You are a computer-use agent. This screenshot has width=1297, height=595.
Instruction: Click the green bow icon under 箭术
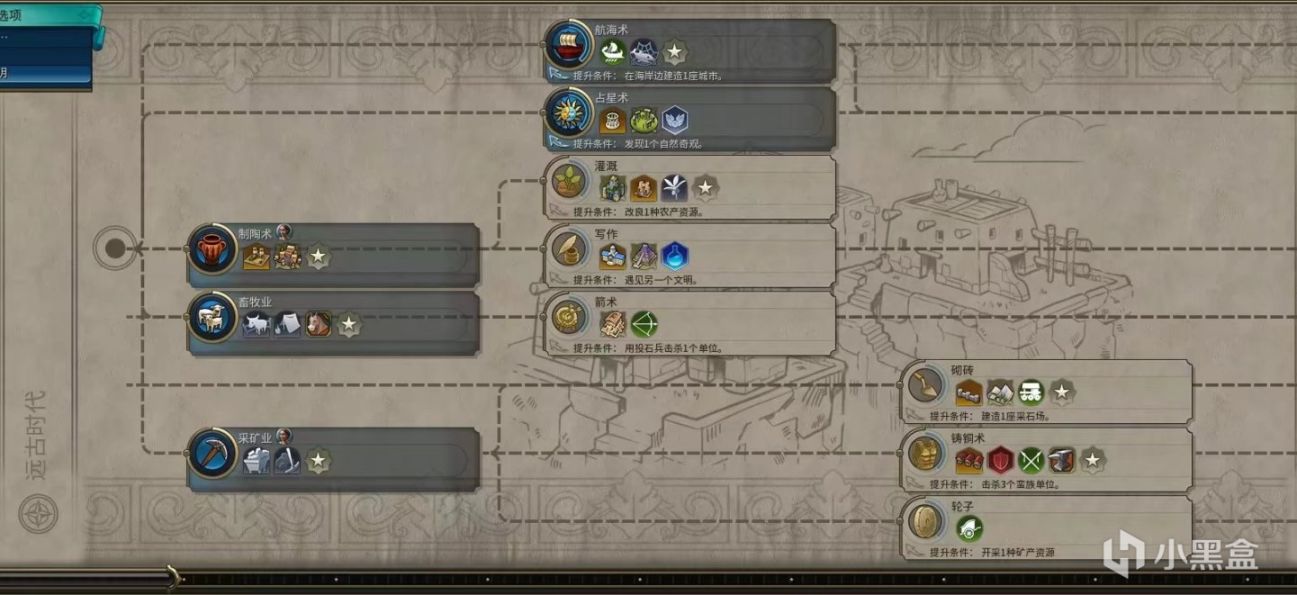644,324
